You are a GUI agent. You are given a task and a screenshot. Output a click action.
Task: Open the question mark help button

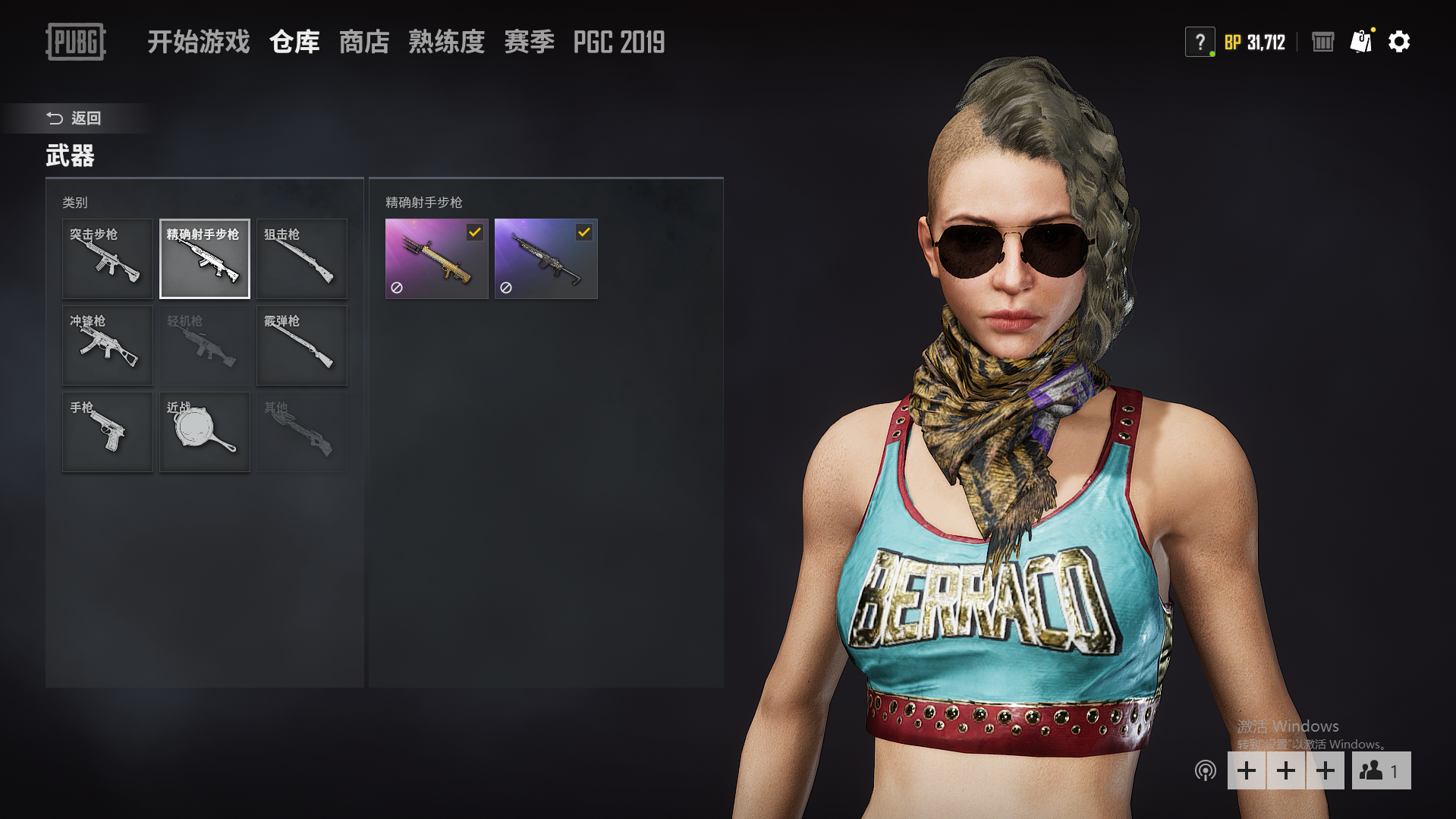coord(1200,42)
